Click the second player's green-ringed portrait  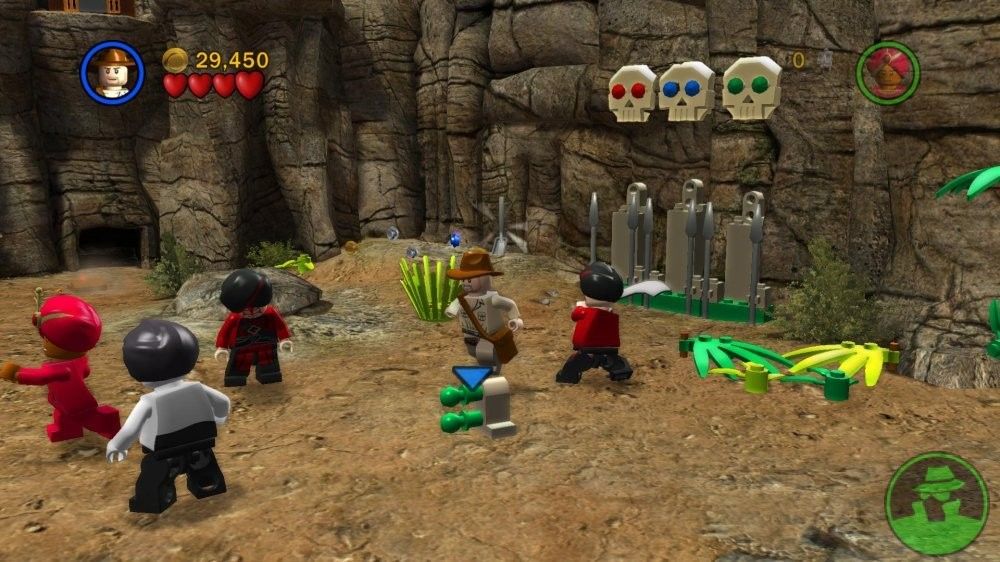(x=887, y=73)
